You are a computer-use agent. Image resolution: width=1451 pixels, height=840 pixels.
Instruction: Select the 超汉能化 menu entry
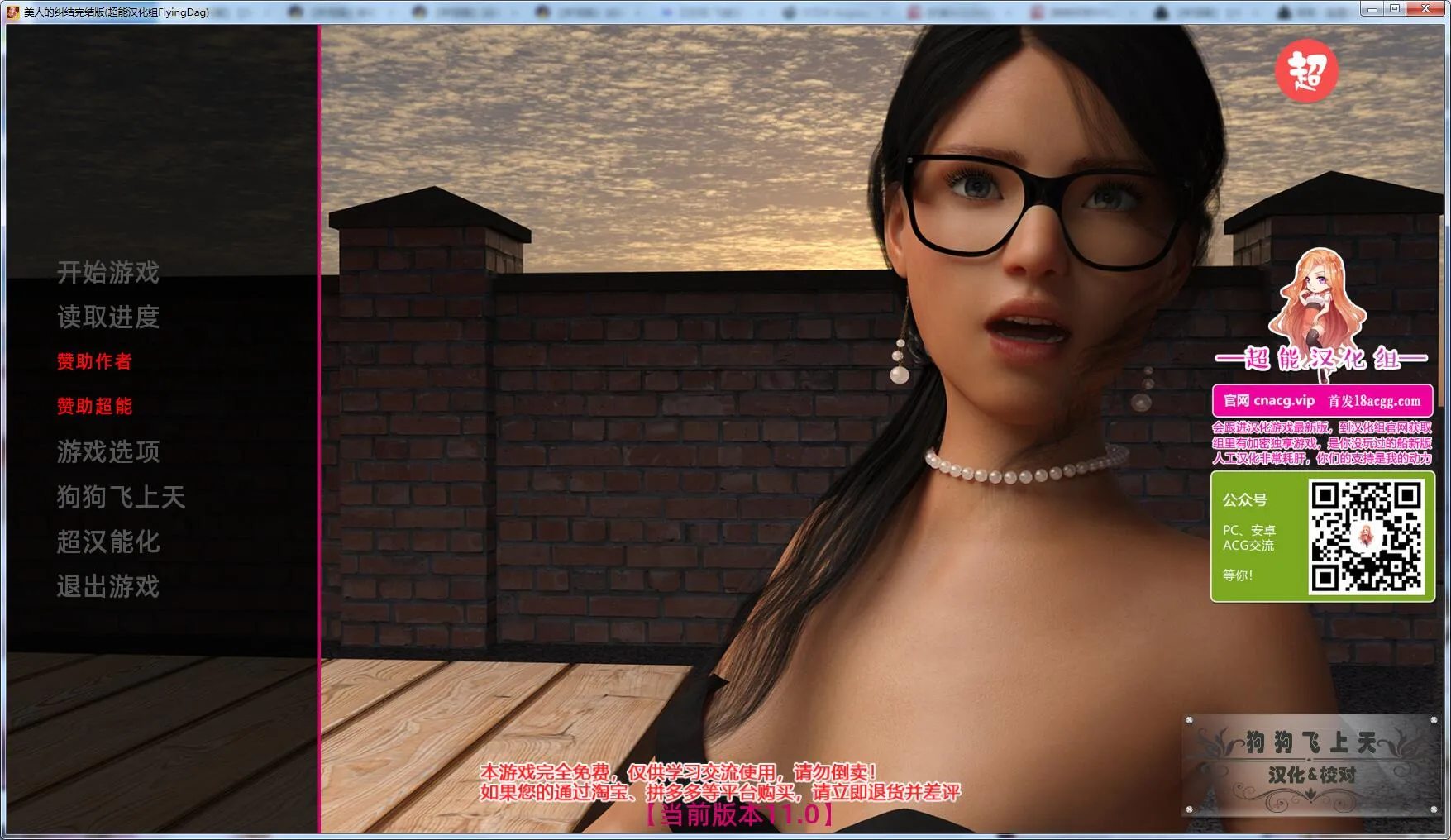(108, 542)
